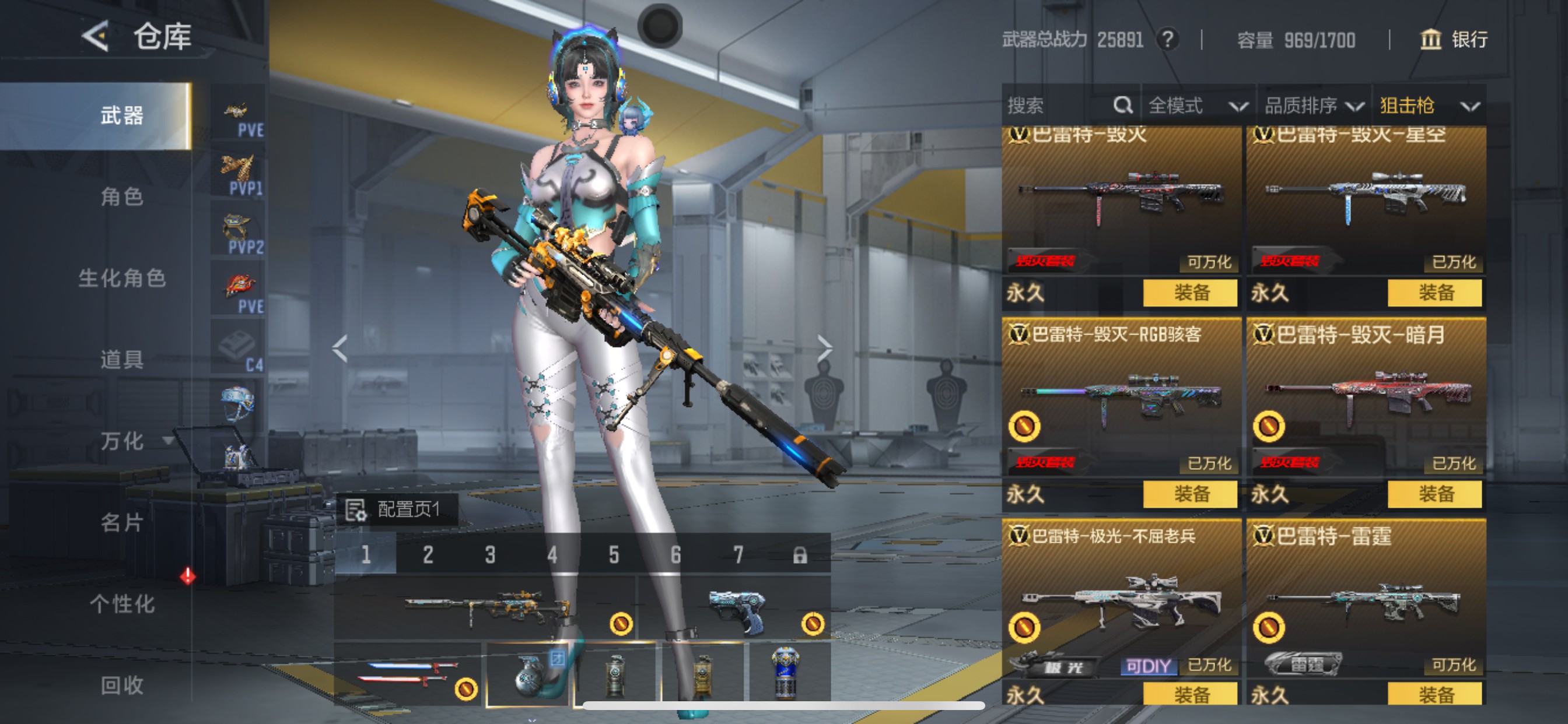Screen dimensions: 1568x724
Task: Equip the 巴雷特-毁灭-暗月 sniper
Action: [x=1434, y=493]
